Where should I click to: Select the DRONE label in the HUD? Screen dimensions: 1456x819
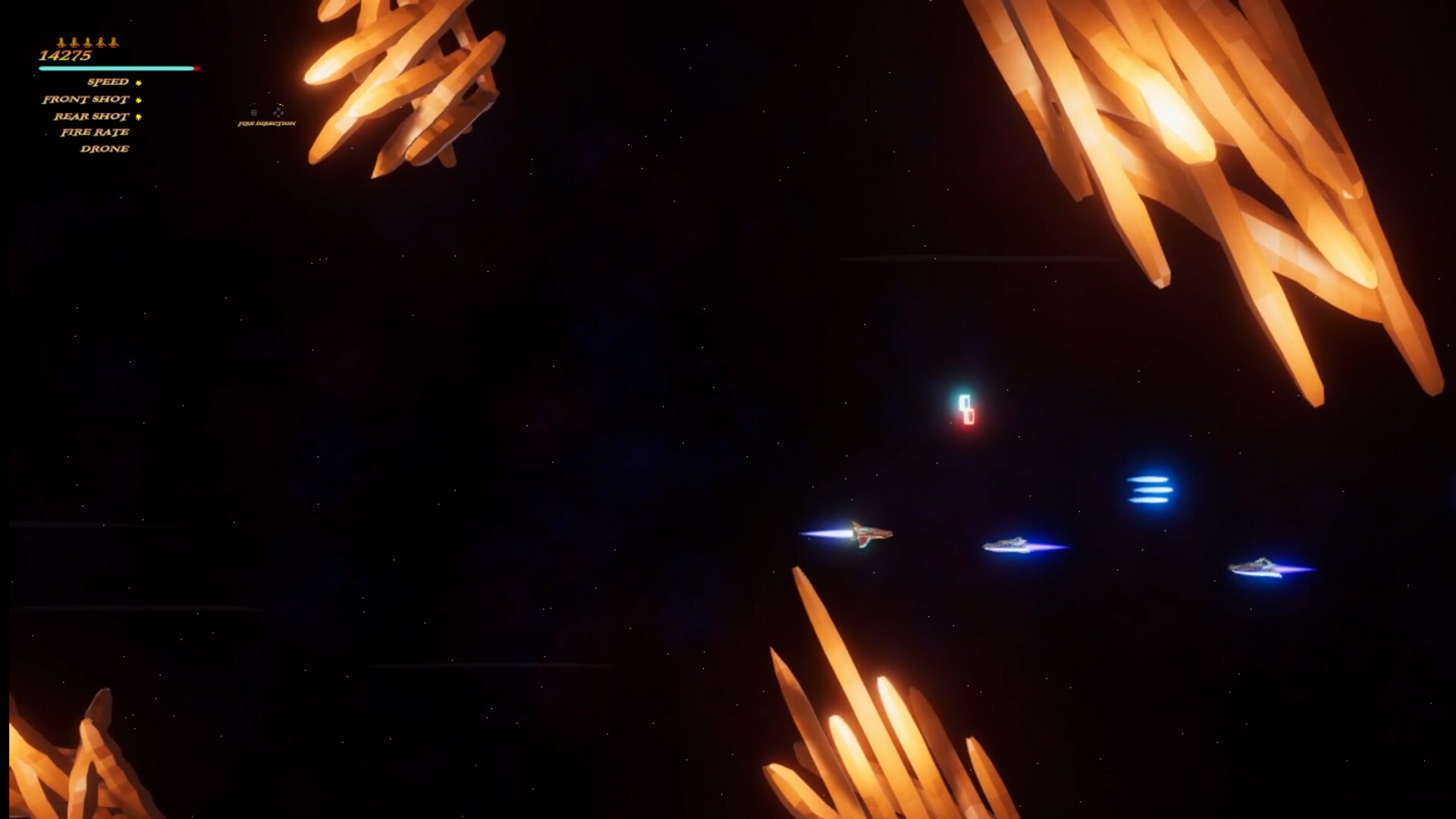105,149
